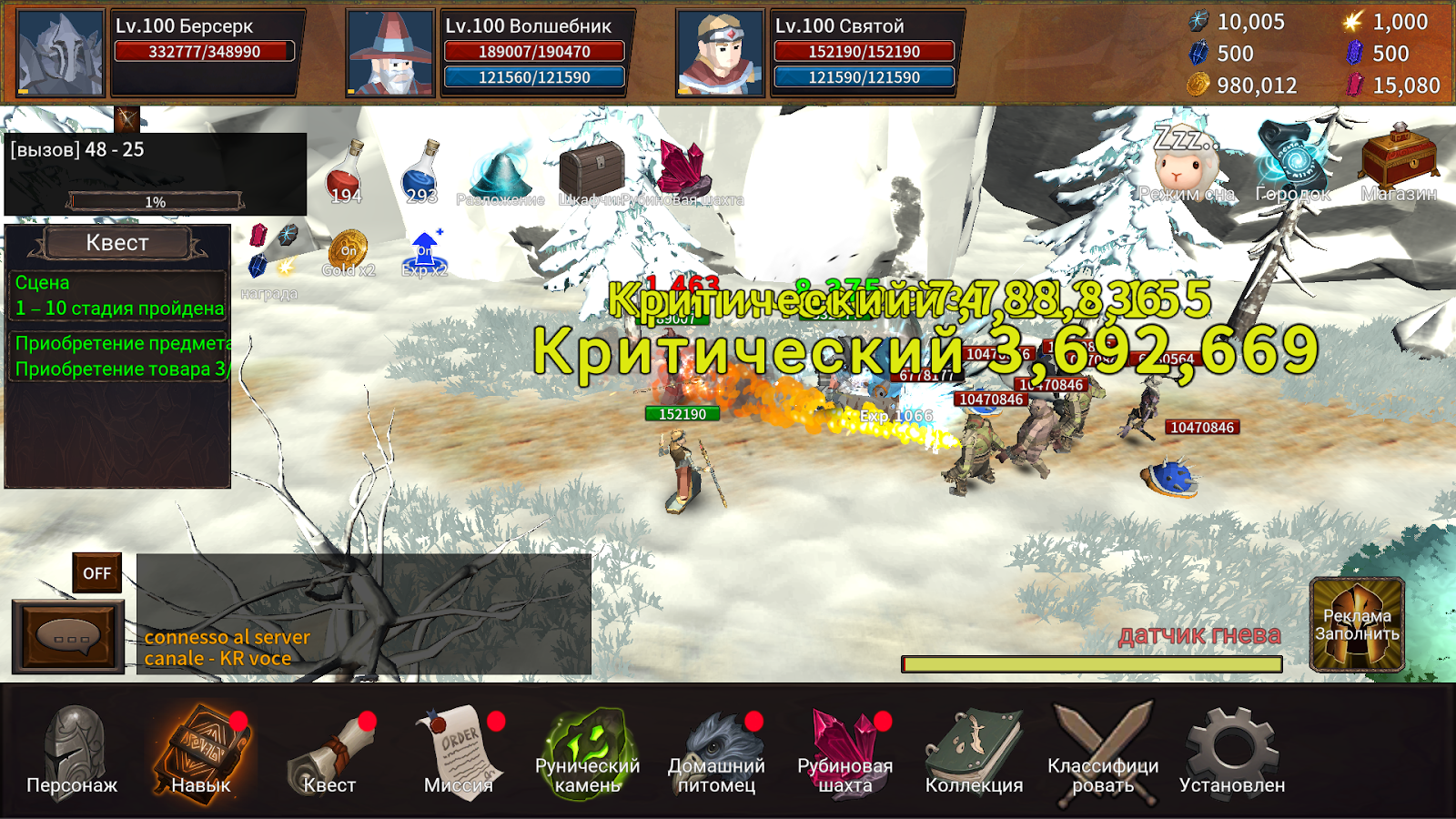Use the blue mana potion
The image size is (1456, 819).
coord(421,173)
